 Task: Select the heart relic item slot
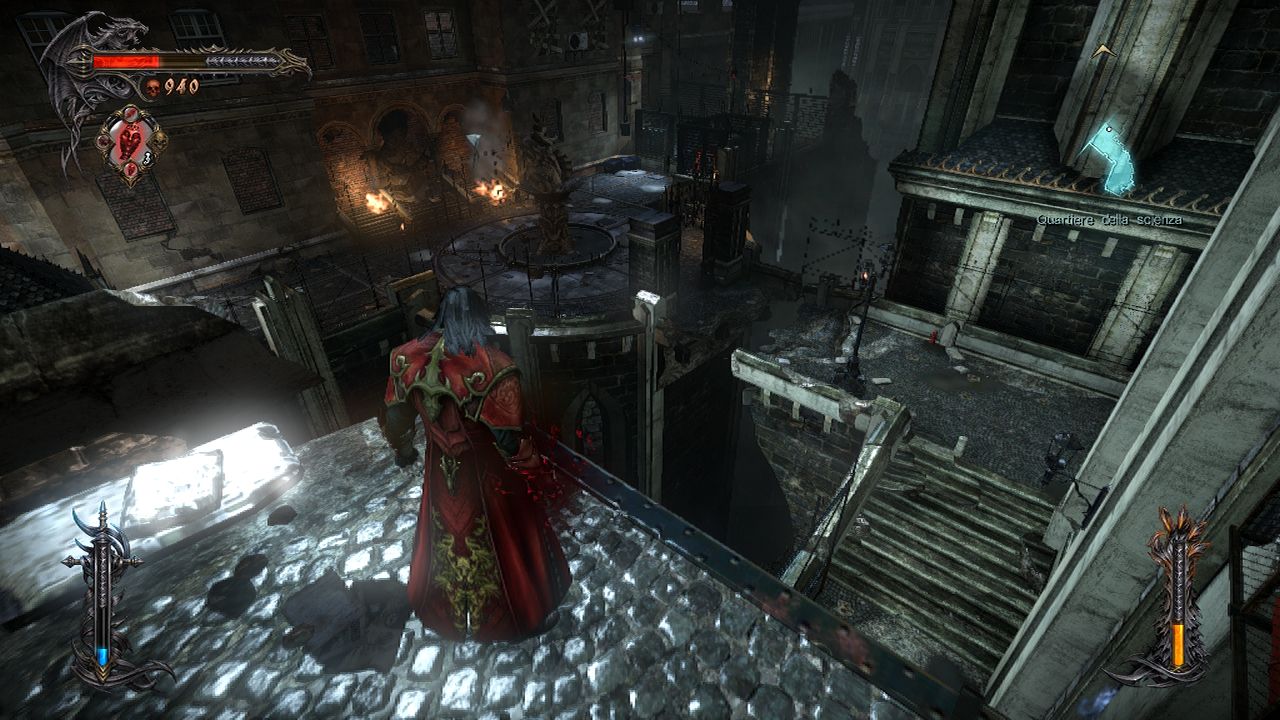131,144
